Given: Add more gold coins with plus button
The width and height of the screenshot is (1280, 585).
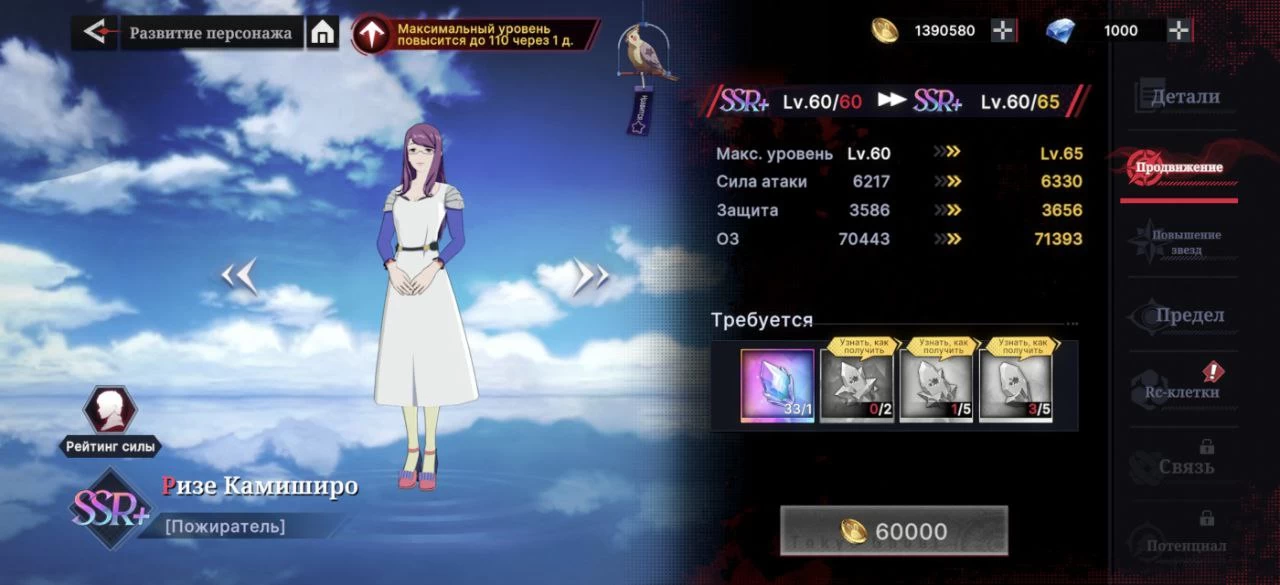Looking at the screenshot, I should pos(1003,30).
